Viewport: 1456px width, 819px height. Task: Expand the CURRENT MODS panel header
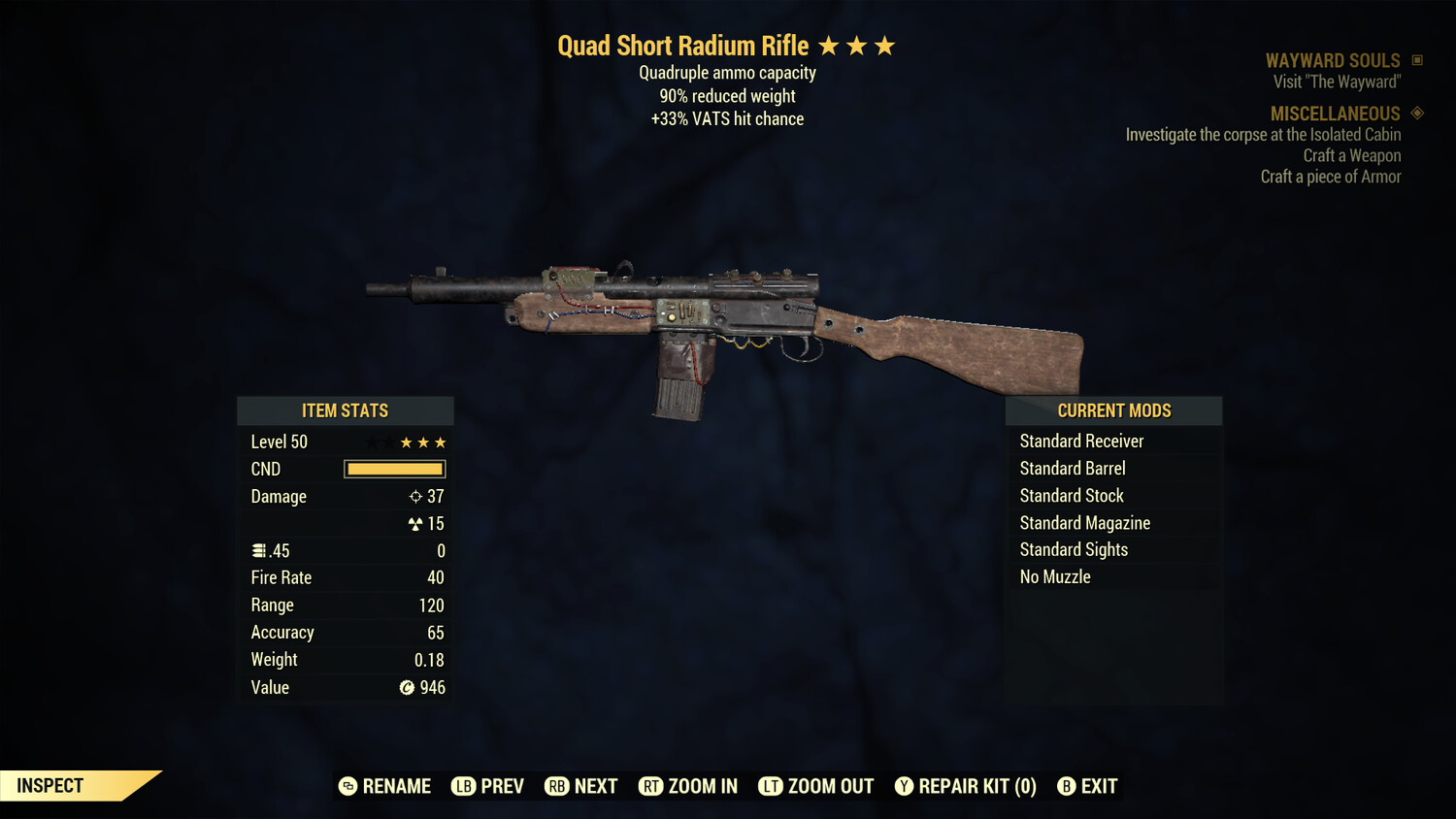pyautogui.click(x=1113, y=410)
